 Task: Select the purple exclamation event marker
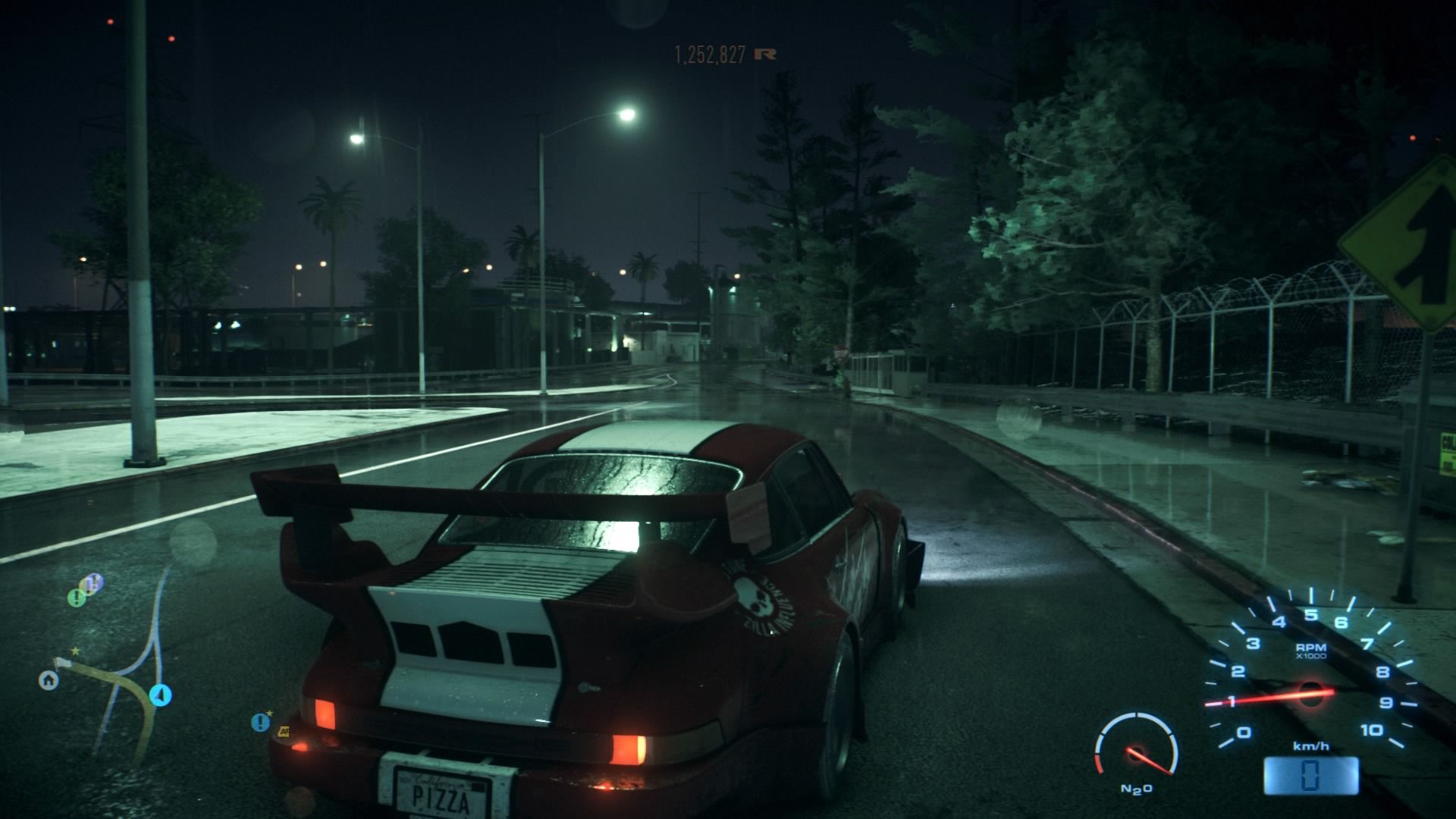click(x=93, y=582)
